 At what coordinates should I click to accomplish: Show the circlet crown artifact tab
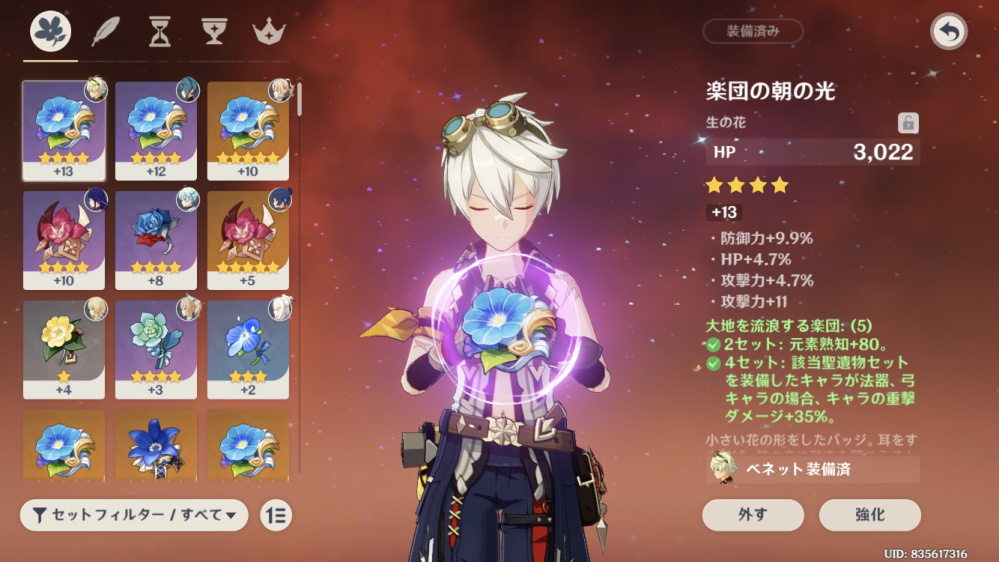click(x=267, y=32)
